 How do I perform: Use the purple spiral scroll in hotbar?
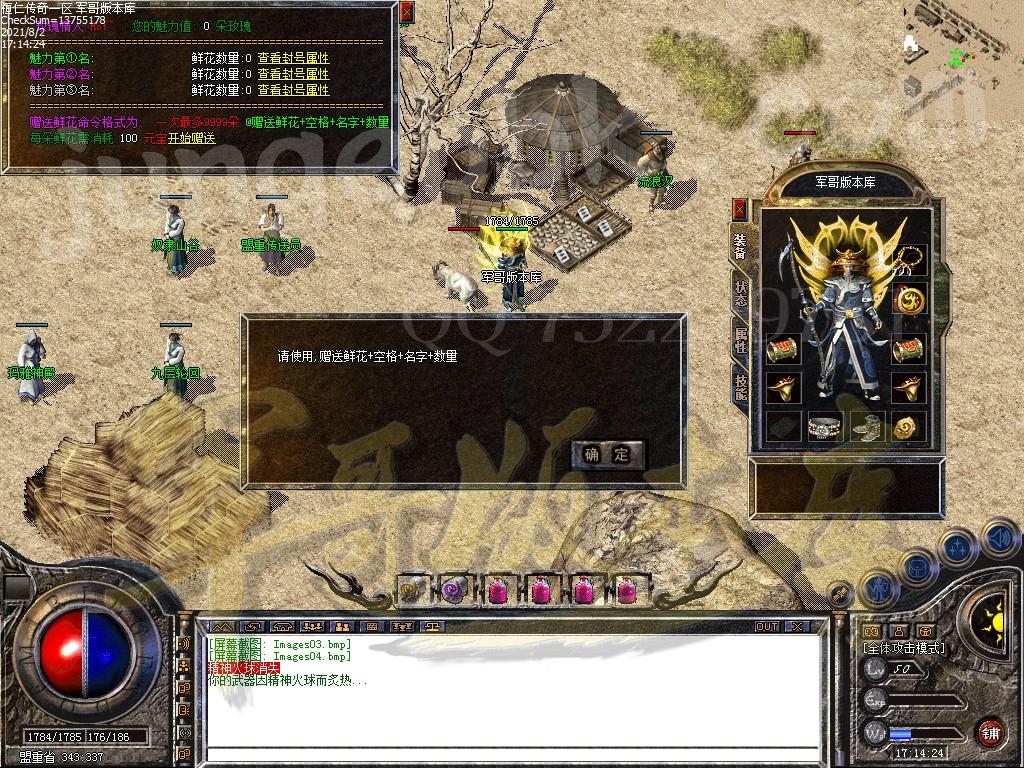pos(454,589)
